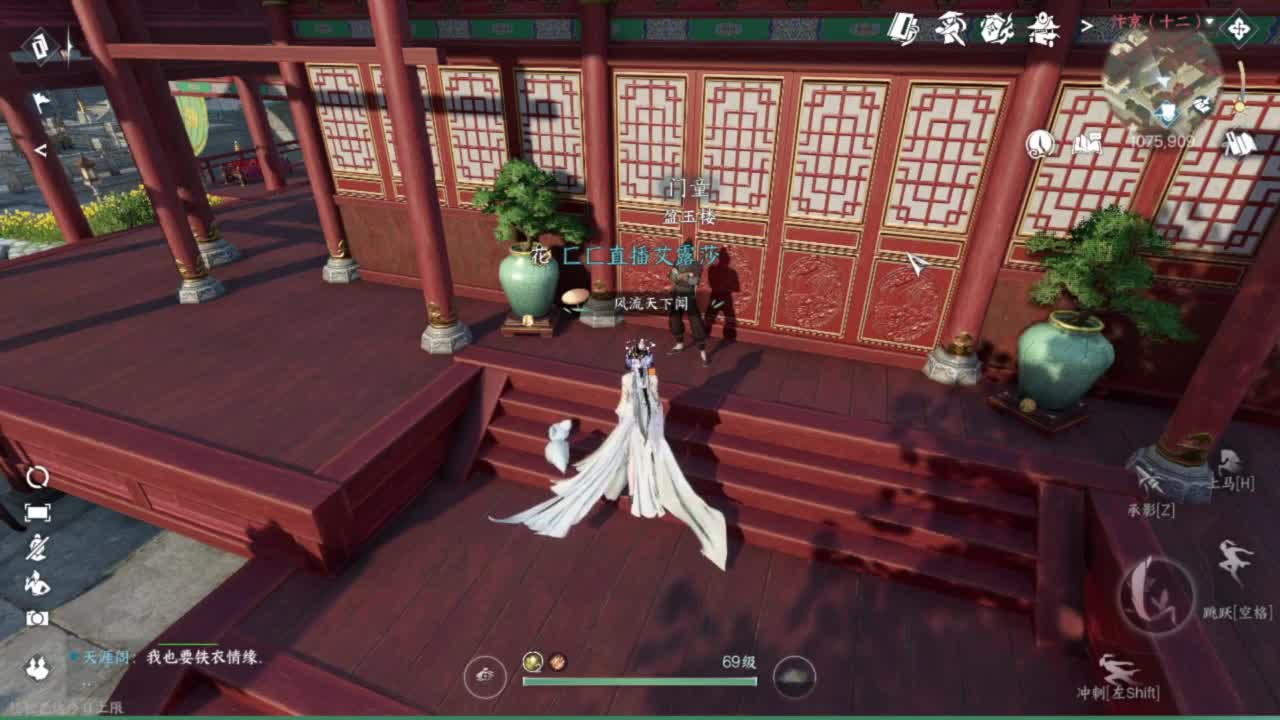Select the martial artist icon in top toolbar
This screenshot has height=720, width=1280.
(950, 25)
